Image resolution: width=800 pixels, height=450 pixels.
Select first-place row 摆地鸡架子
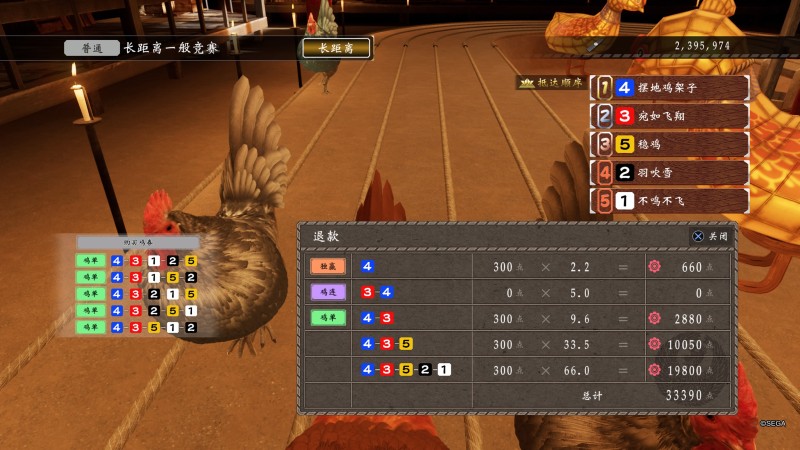point(669,88)
